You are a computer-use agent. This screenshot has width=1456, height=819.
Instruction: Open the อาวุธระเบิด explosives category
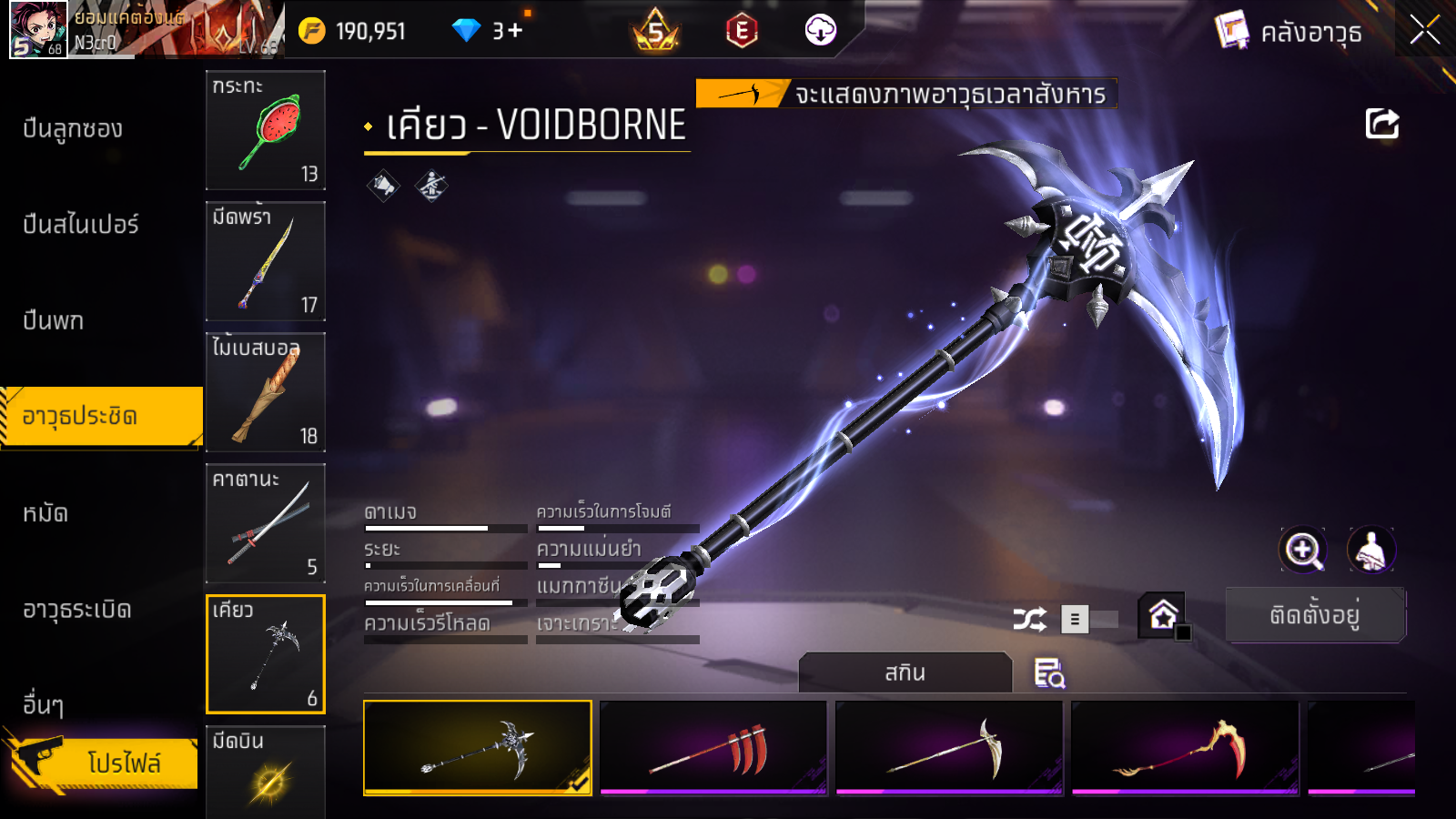(x=77, y=610)
